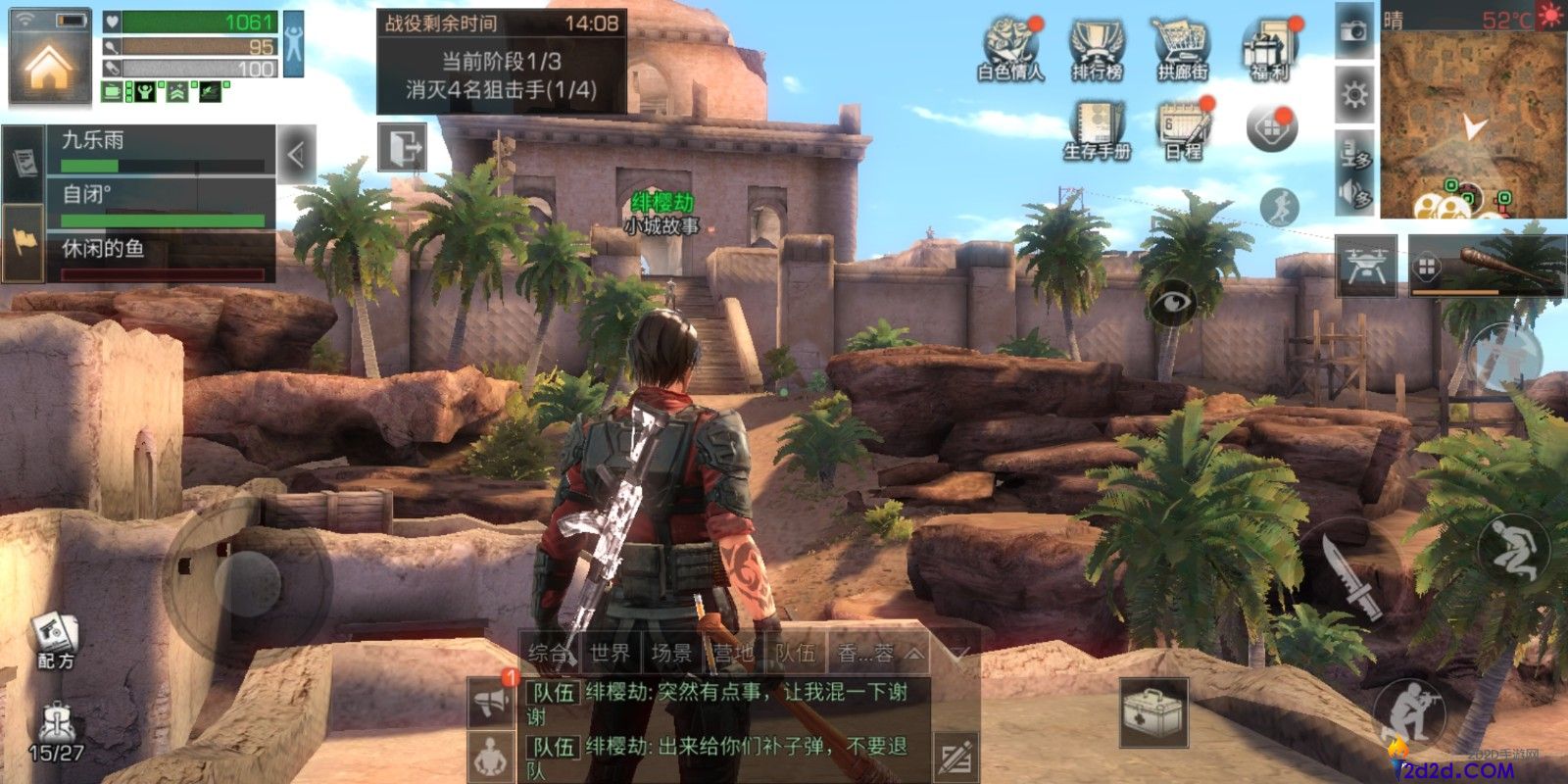Switch to the 场景 chat tab

coord(671,653)
